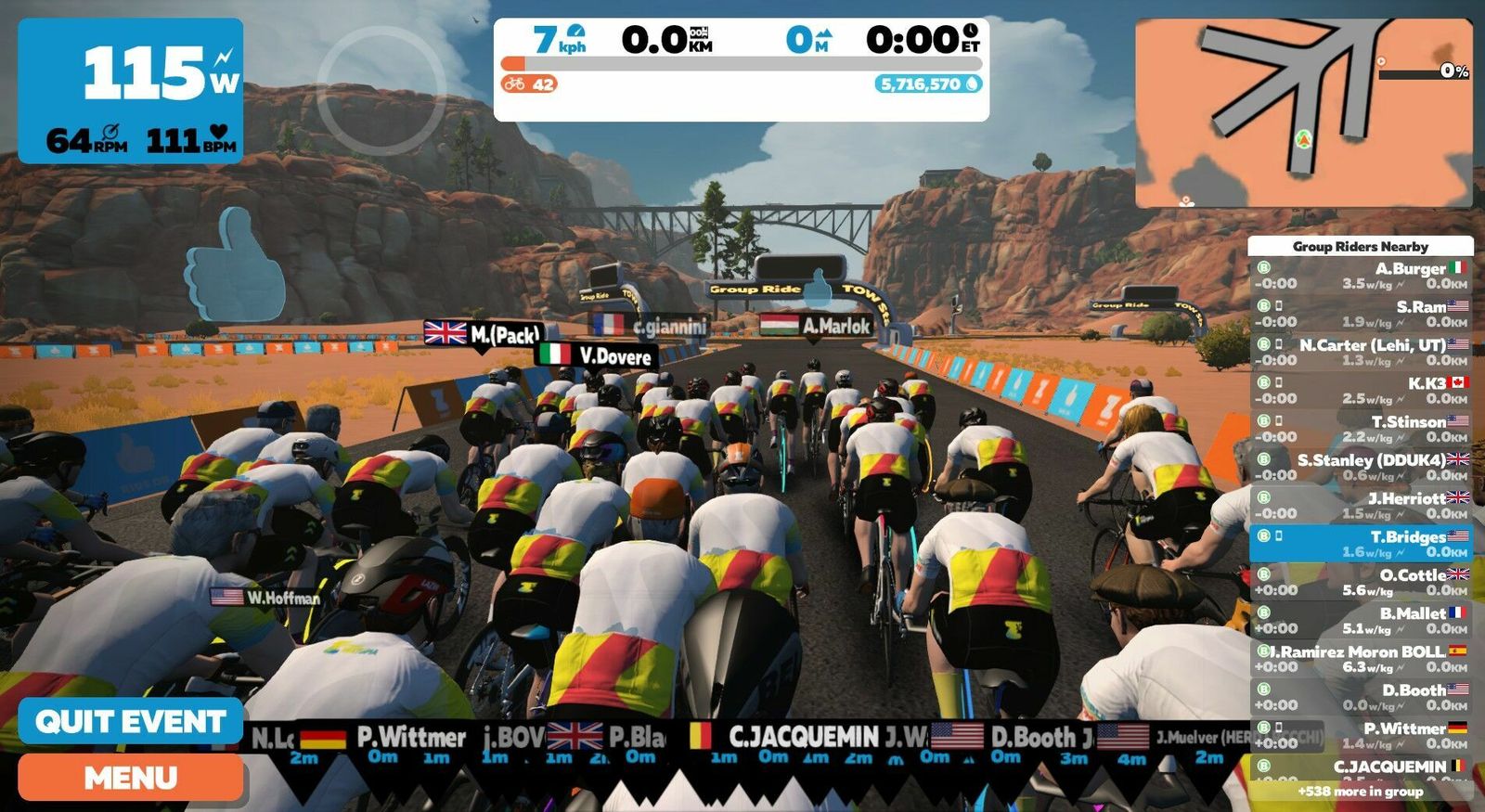Select S.Stanley (DDUK4) rider row
1485x812 pixels.
(1361, 467)
